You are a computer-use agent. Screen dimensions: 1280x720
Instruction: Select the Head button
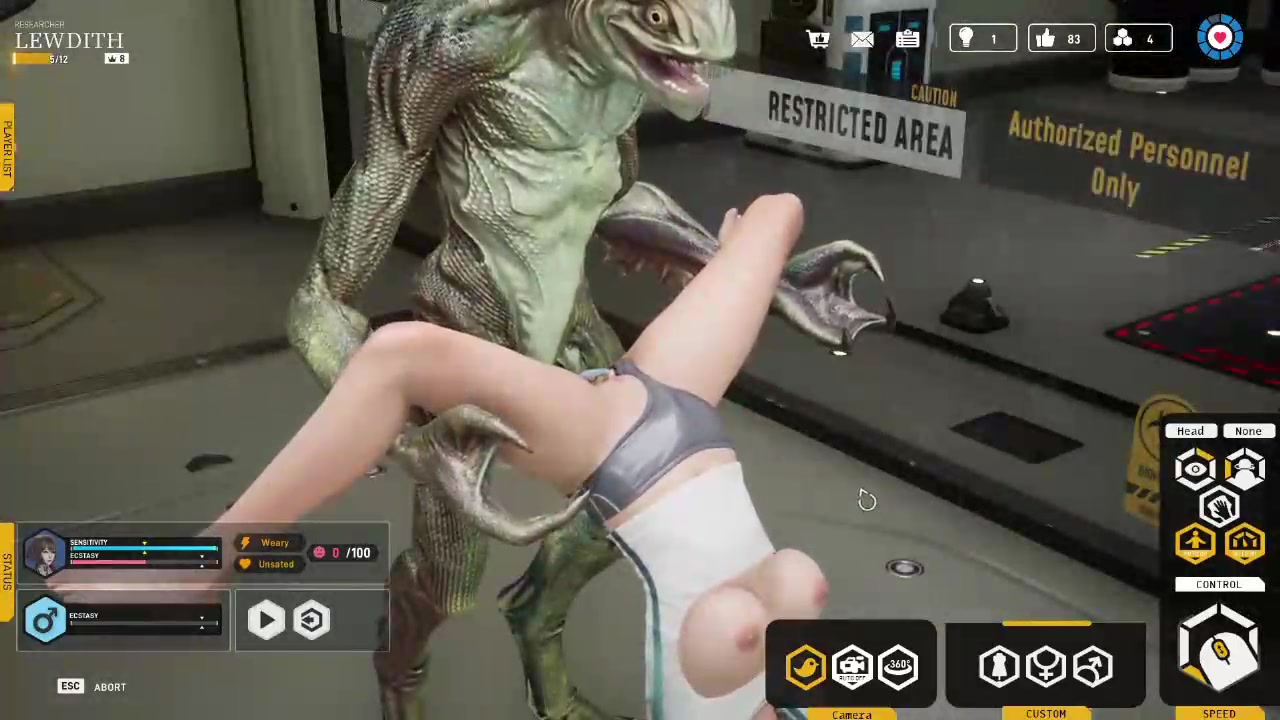1190,431
